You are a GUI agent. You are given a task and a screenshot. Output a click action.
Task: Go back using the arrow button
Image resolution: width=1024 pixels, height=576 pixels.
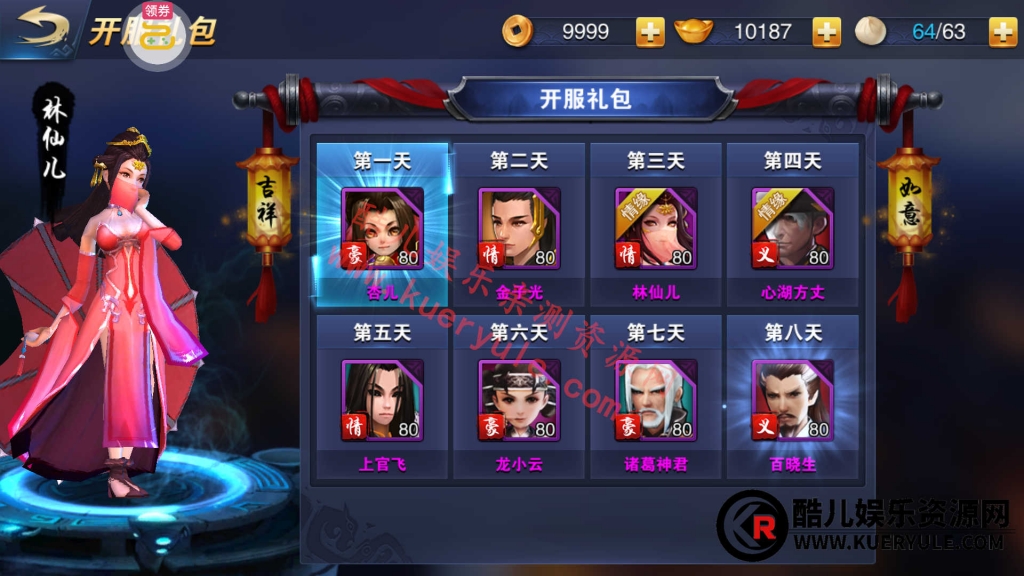pyautogui.click(x=42, y=27)
